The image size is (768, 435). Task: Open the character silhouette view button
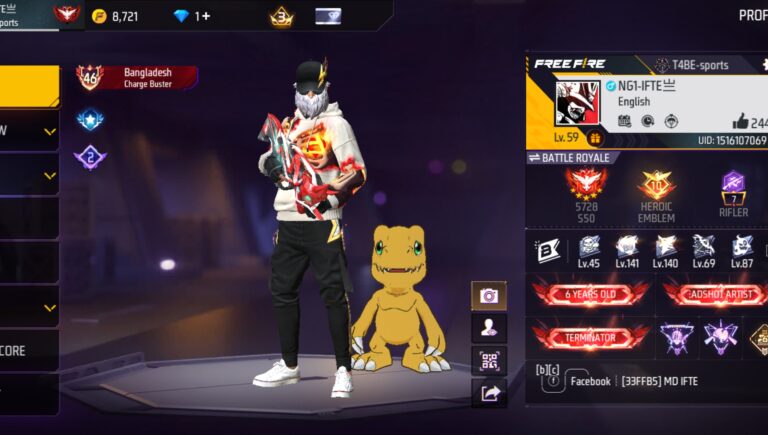(489, 327)
